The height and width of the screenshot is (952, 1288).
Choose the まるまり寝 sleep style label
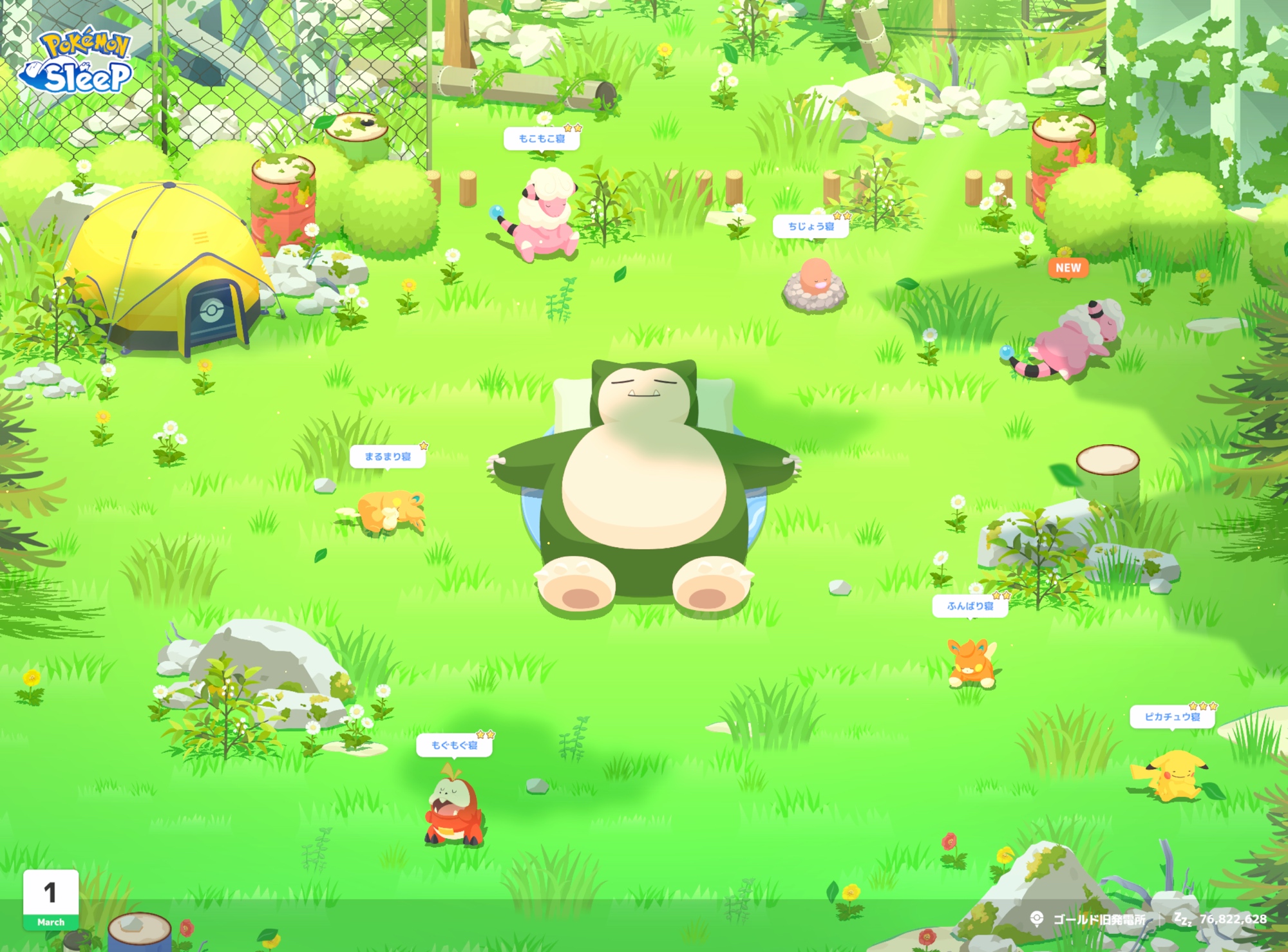tap(388, 457)
